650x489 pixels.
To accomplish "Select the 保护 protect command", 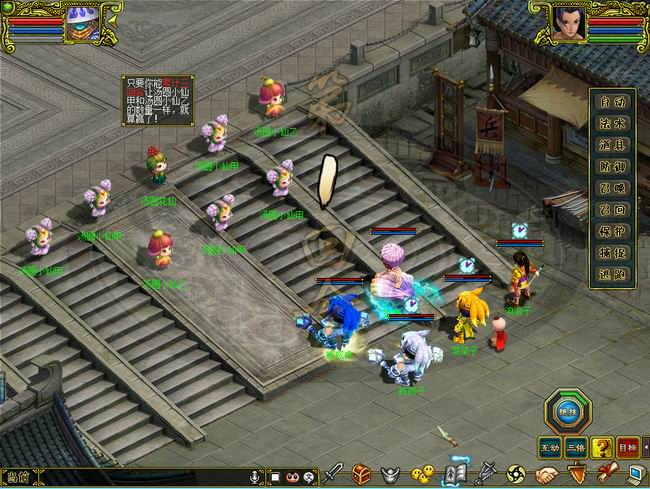I will click(x=612, y=231).
